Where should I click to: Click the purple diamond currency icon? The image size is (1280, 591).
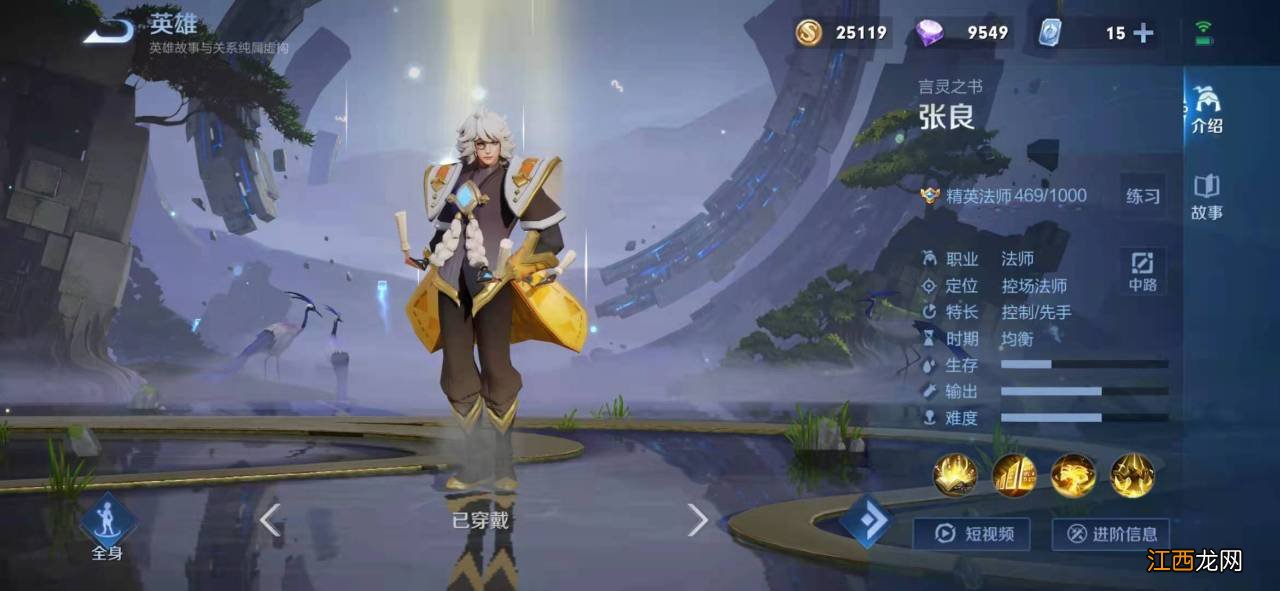pyautogui.click(x=930, y=33)
